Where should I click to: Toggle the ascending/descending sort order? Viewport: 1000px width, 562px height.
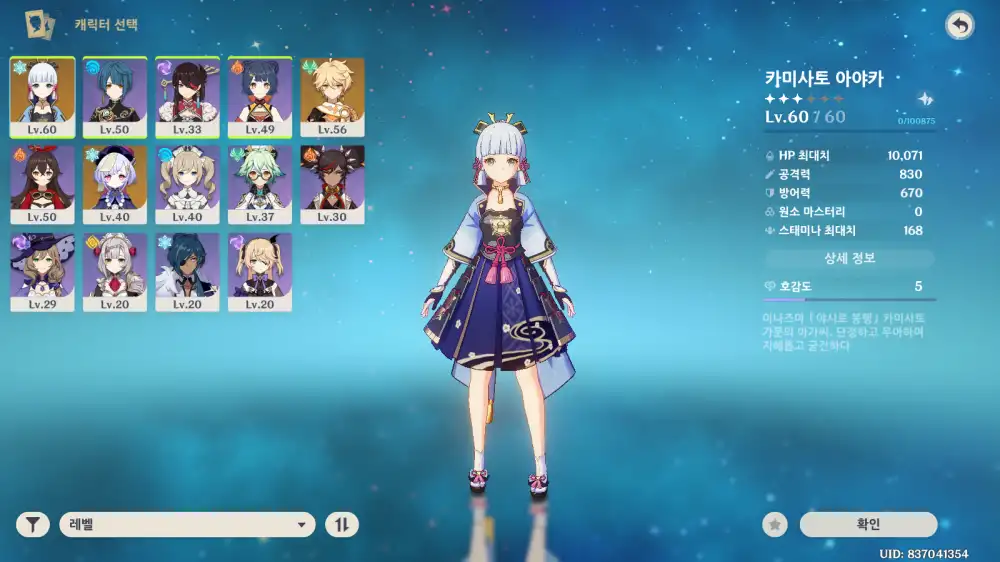click(341, 524)
